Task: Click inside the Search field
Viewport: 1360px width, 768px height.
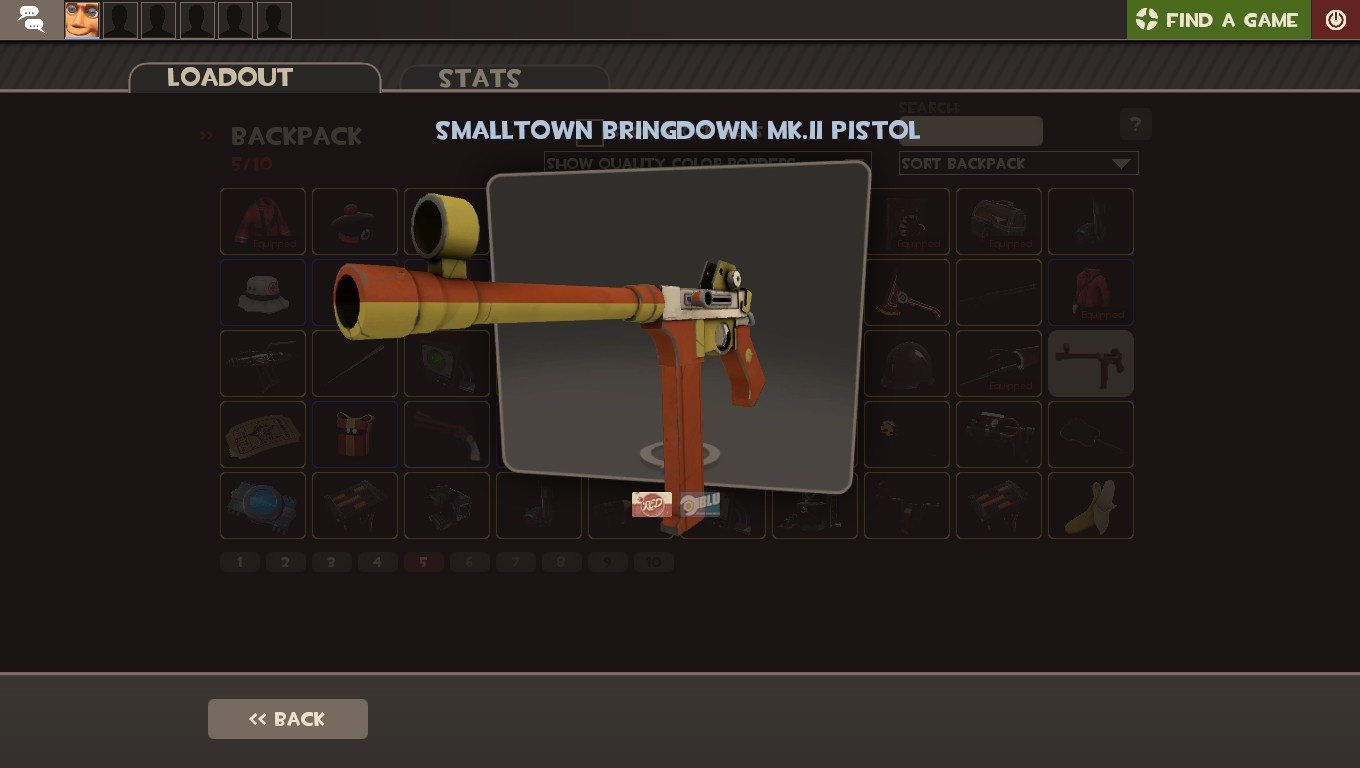Action: 970,131
